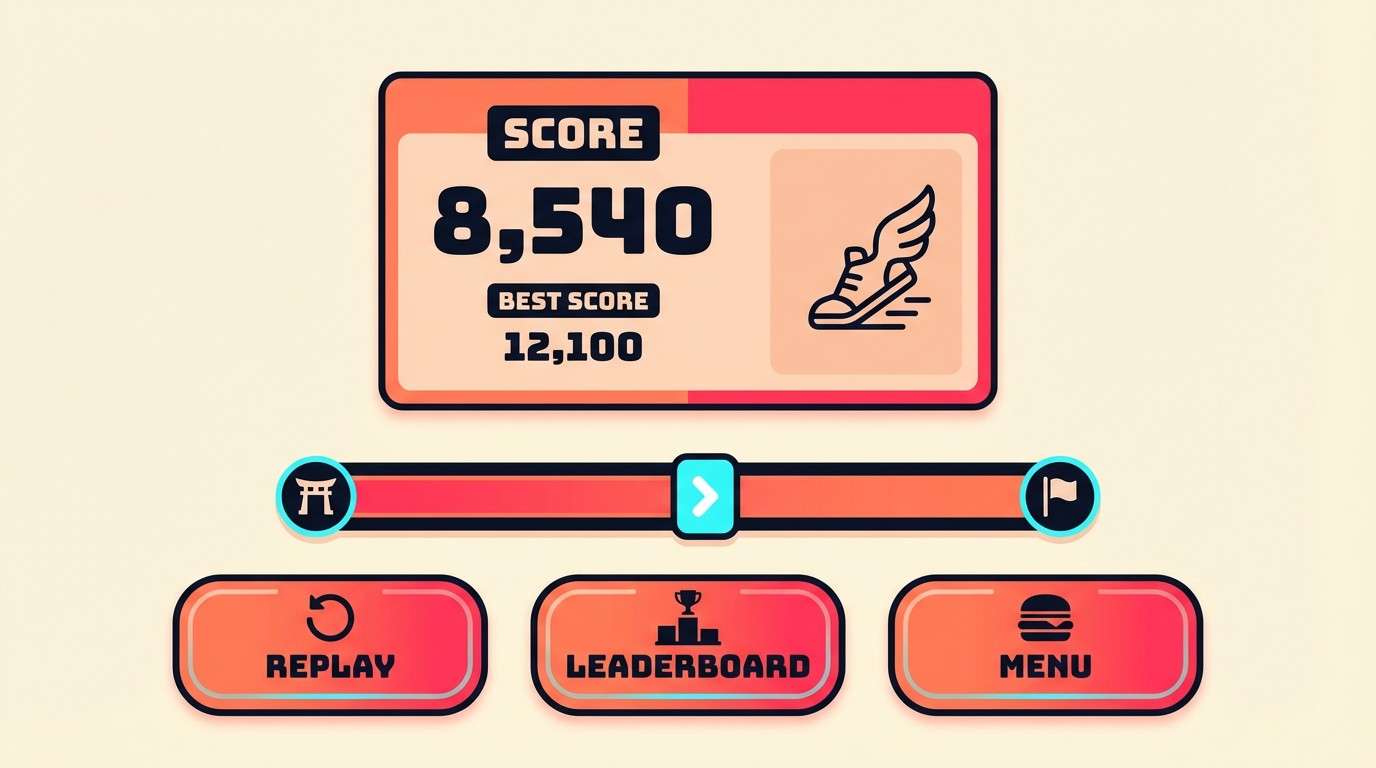Viewport: 1376px width, 768px height.
Task: Expand progress details via the chevron arrow
Action: point(705,494)
